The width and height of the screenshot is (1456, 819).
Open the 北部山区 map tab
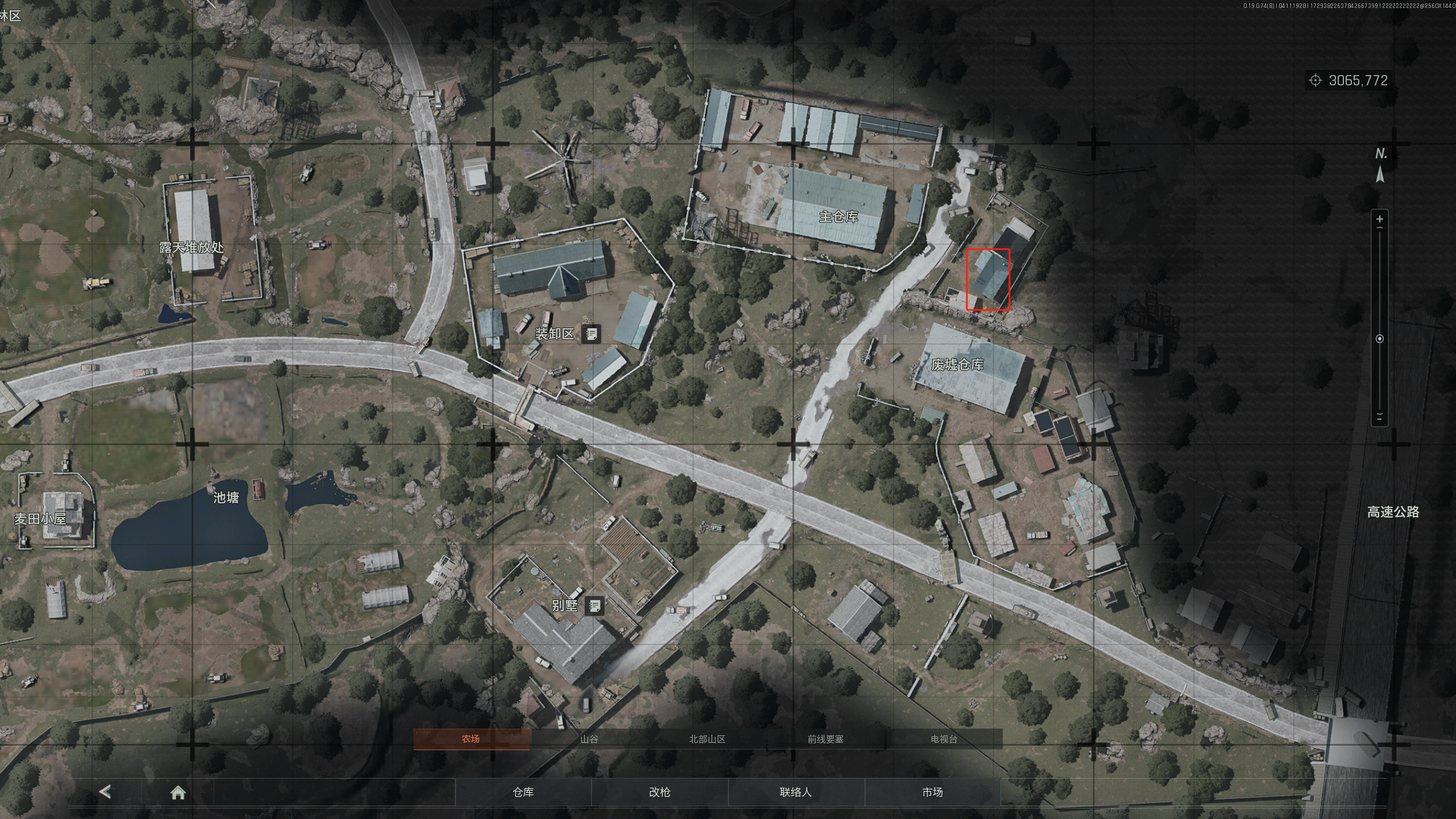(707, 739)
